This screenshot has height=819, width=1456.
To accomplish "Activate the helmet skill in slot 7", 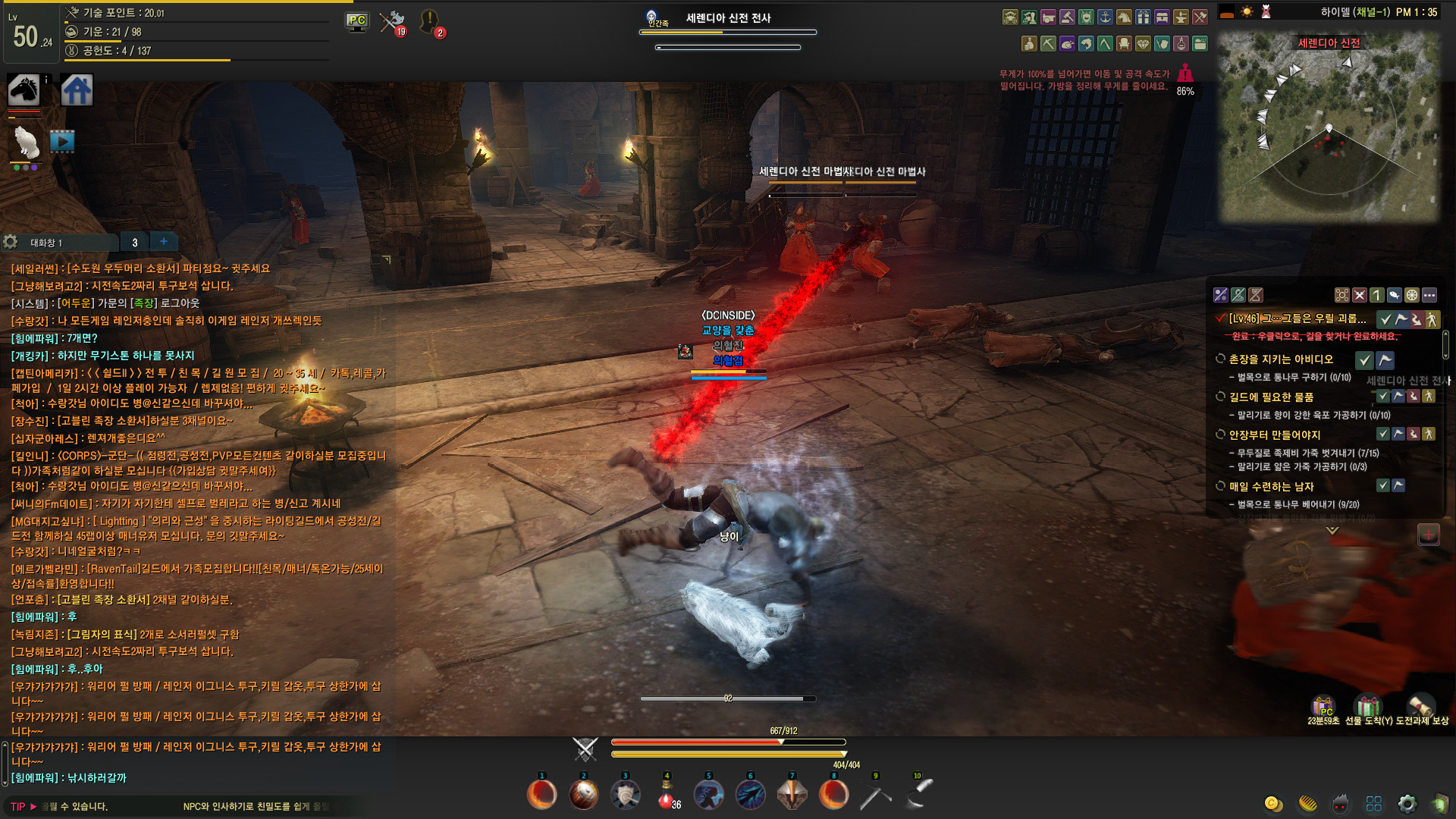I will click(x=792, y=795).
